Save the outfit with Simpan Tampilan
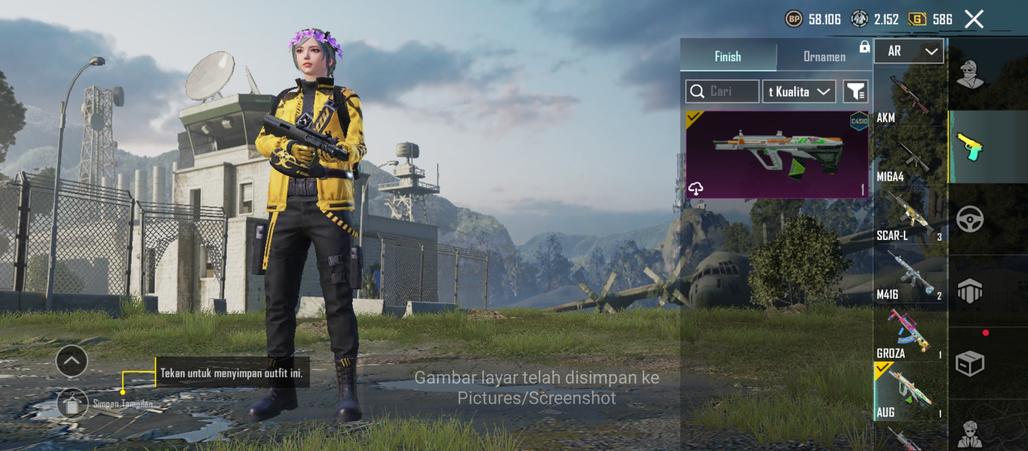This screenshot has width=1028, height=451. point(72,403)
